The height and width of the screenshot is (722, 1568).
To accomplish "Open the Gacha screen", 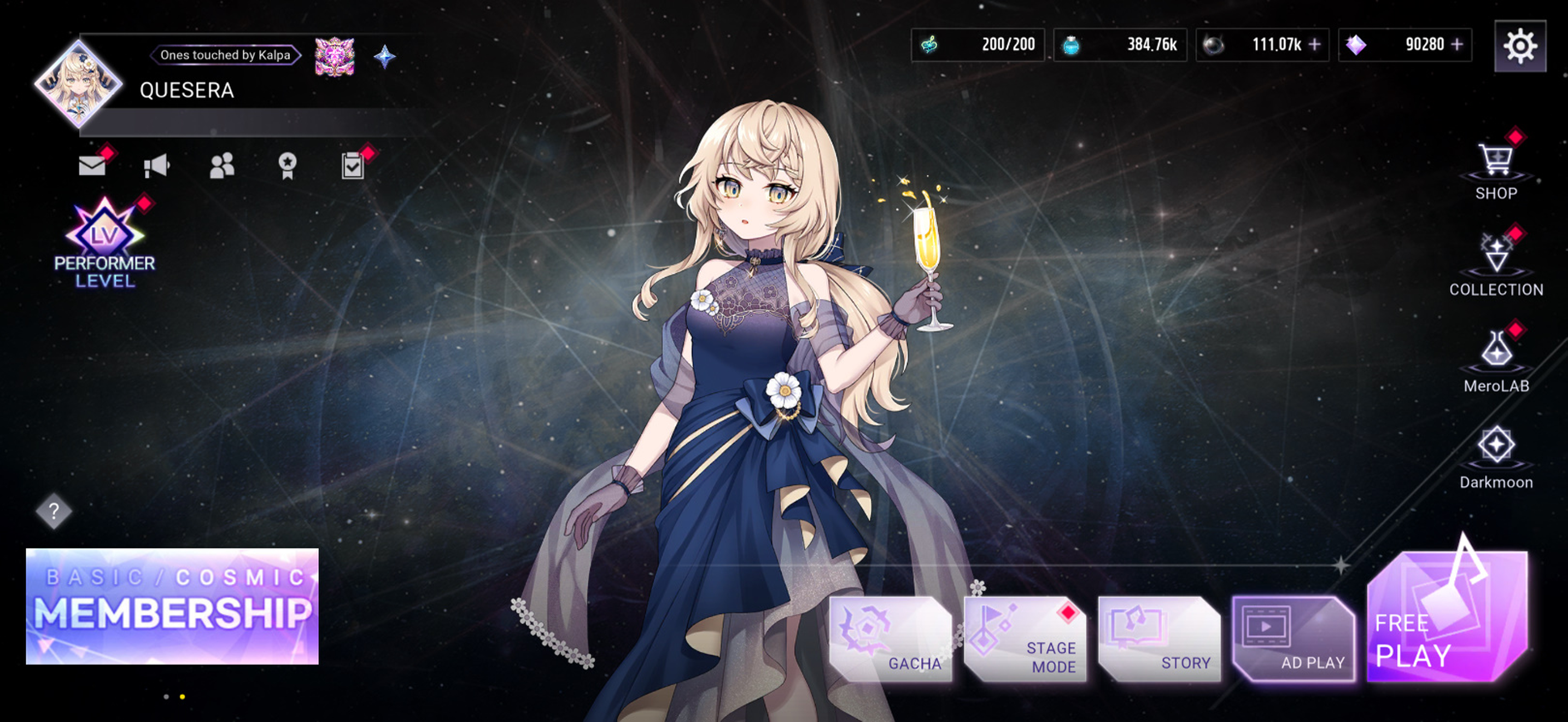I will (891, 639).
